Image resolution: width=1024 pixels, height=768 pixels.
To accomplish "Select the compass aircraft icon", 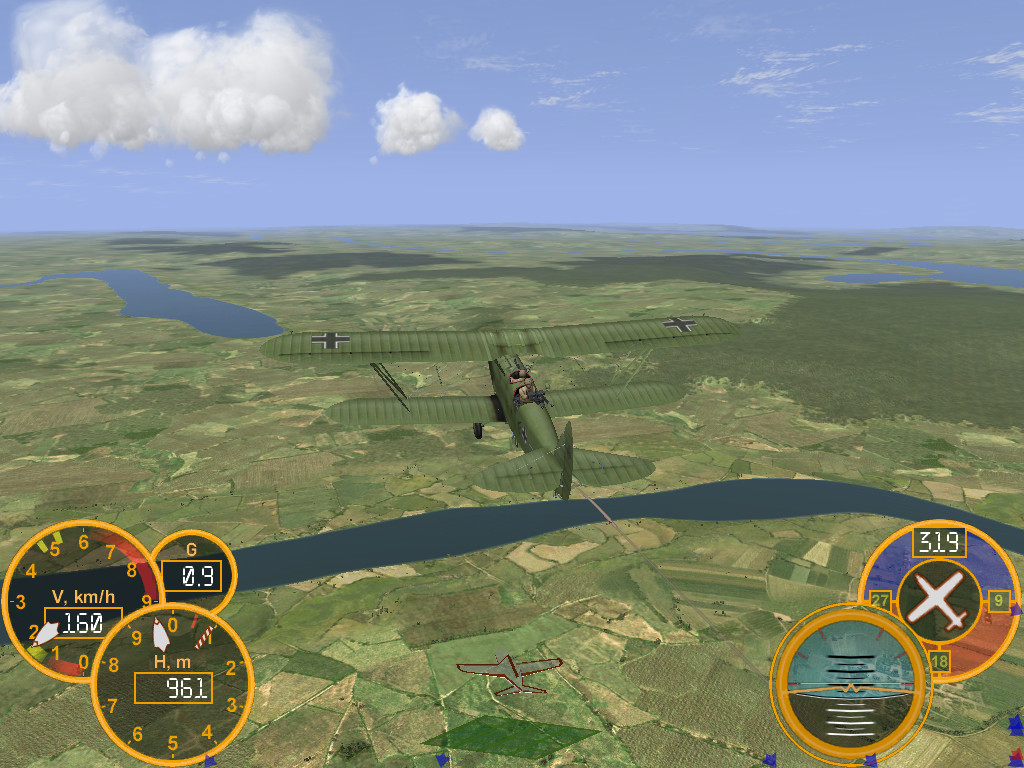I will (939, 600).
